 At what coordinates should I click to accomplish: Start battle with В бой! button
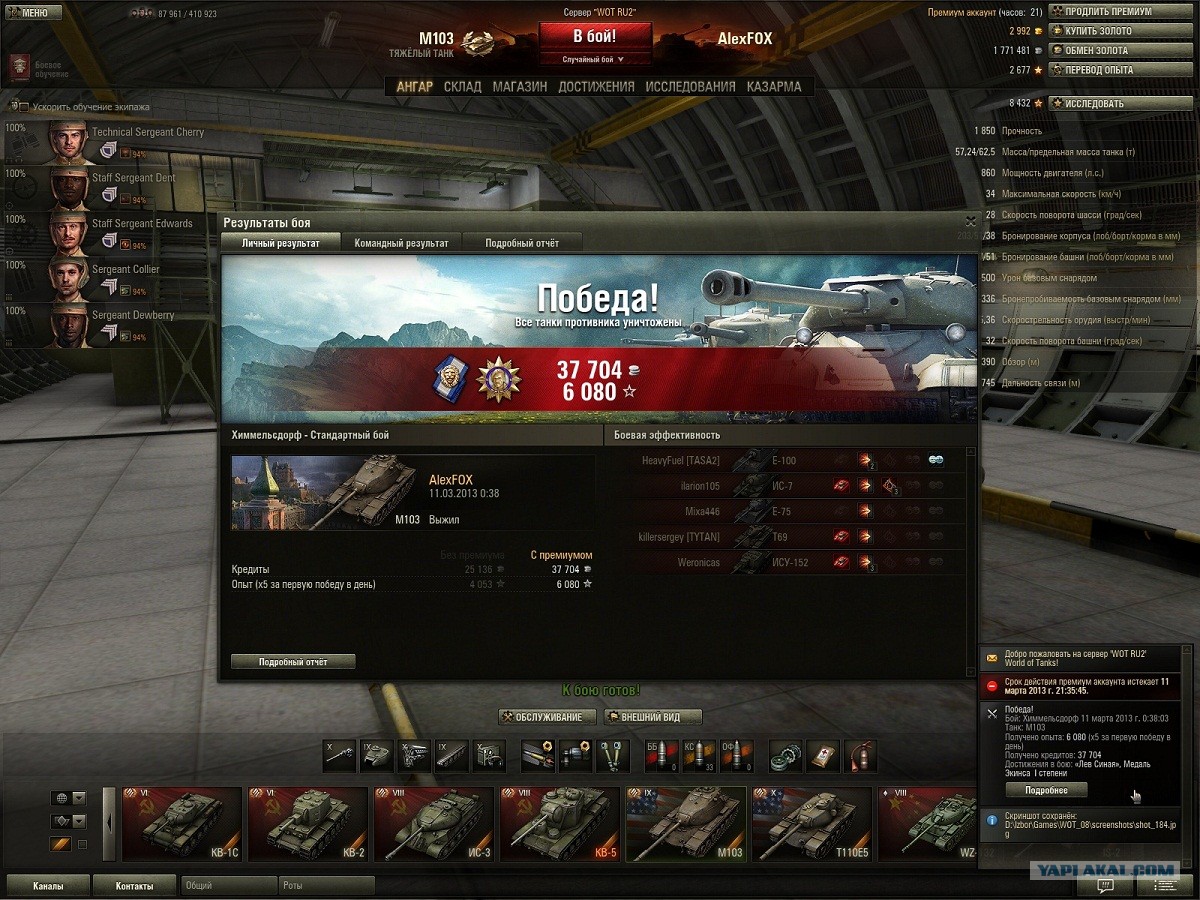tap(594, 37)
